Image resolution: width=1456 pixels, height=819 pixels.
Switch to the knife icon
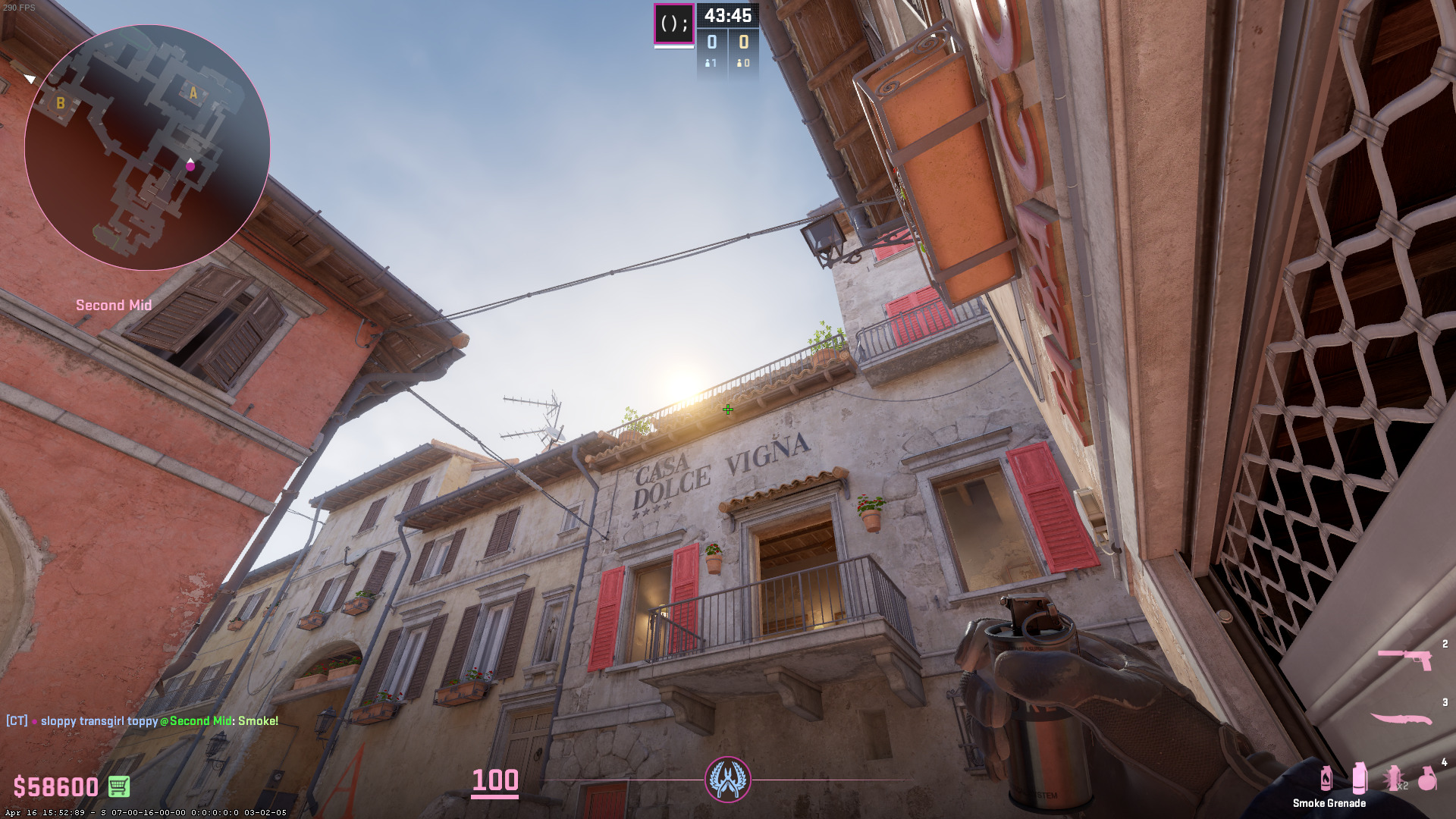(x=1401, y=718)
